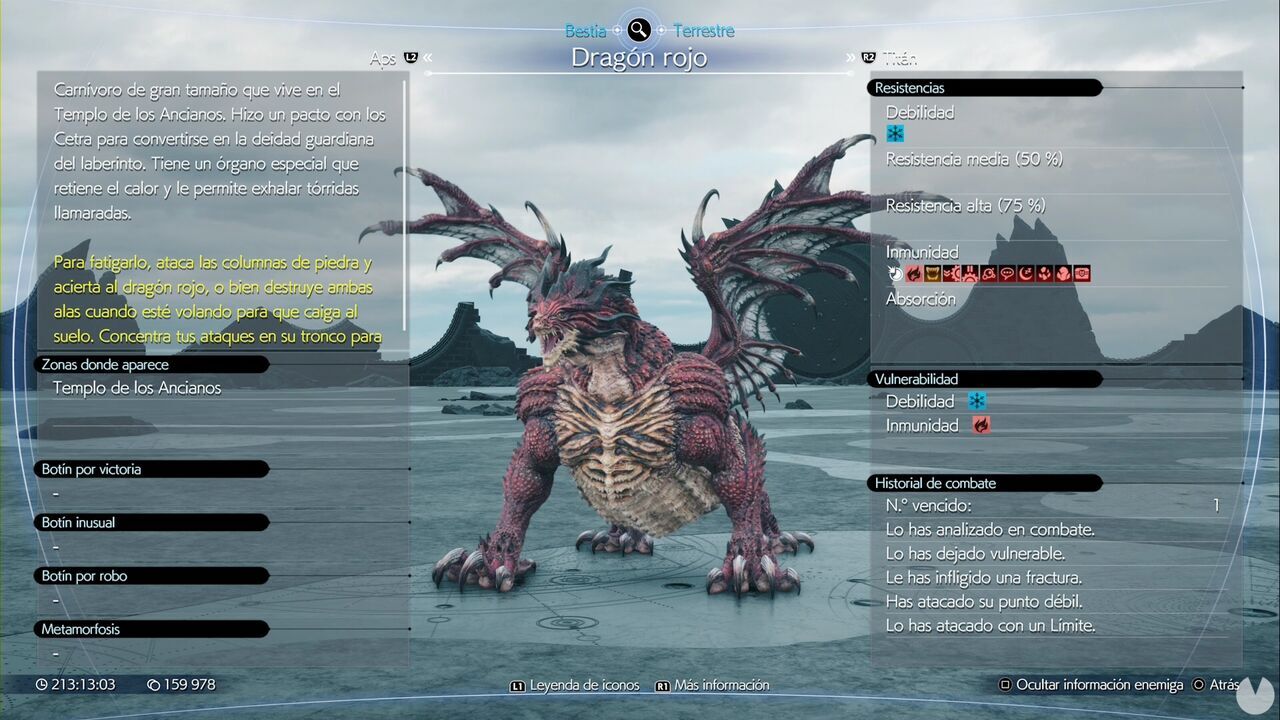
Task: Click the paused gears stop immunity icon
Action: [x=968, y=274]
